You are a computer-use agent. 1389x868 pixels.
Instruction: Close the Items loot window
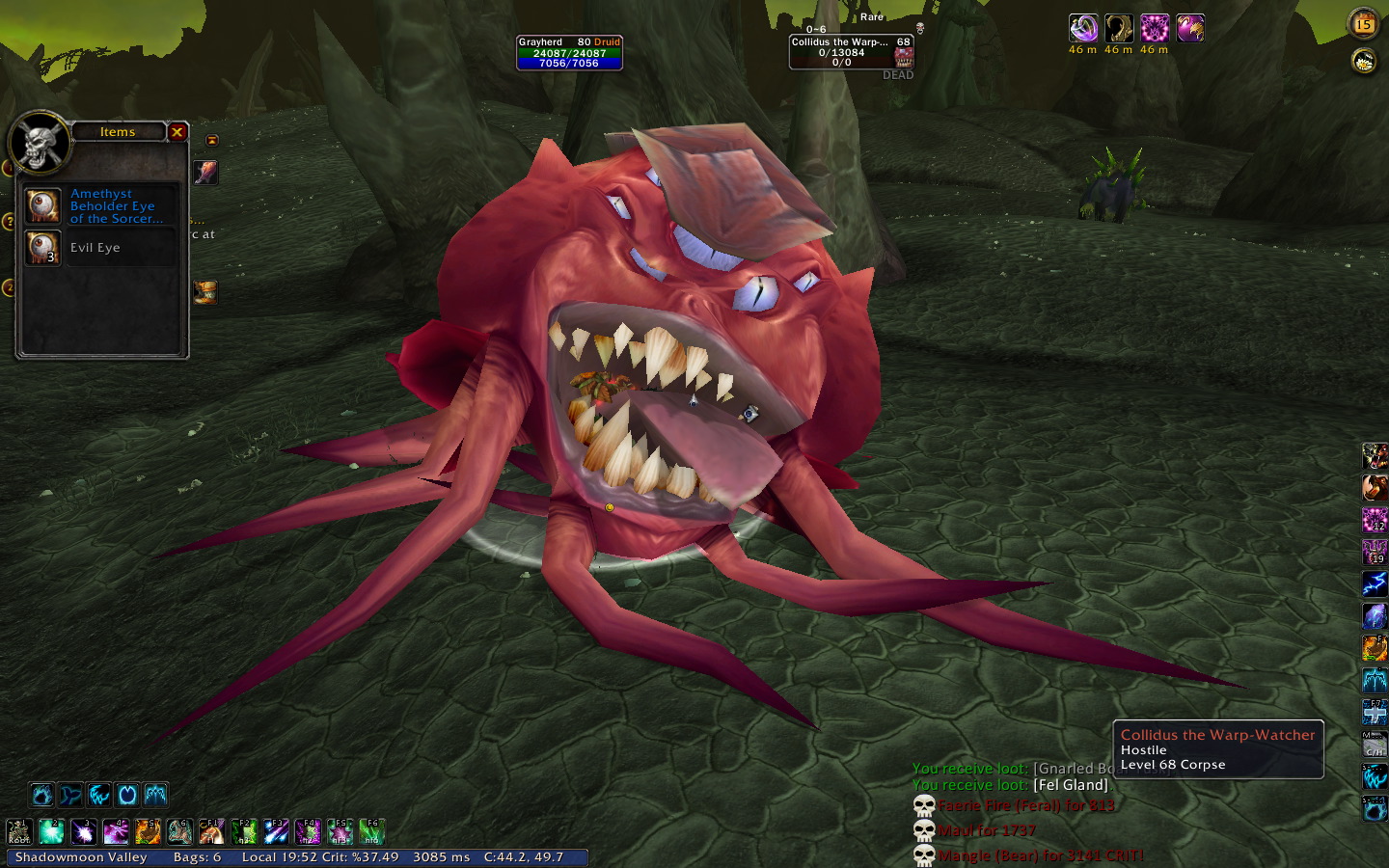(x=177, y=132)
